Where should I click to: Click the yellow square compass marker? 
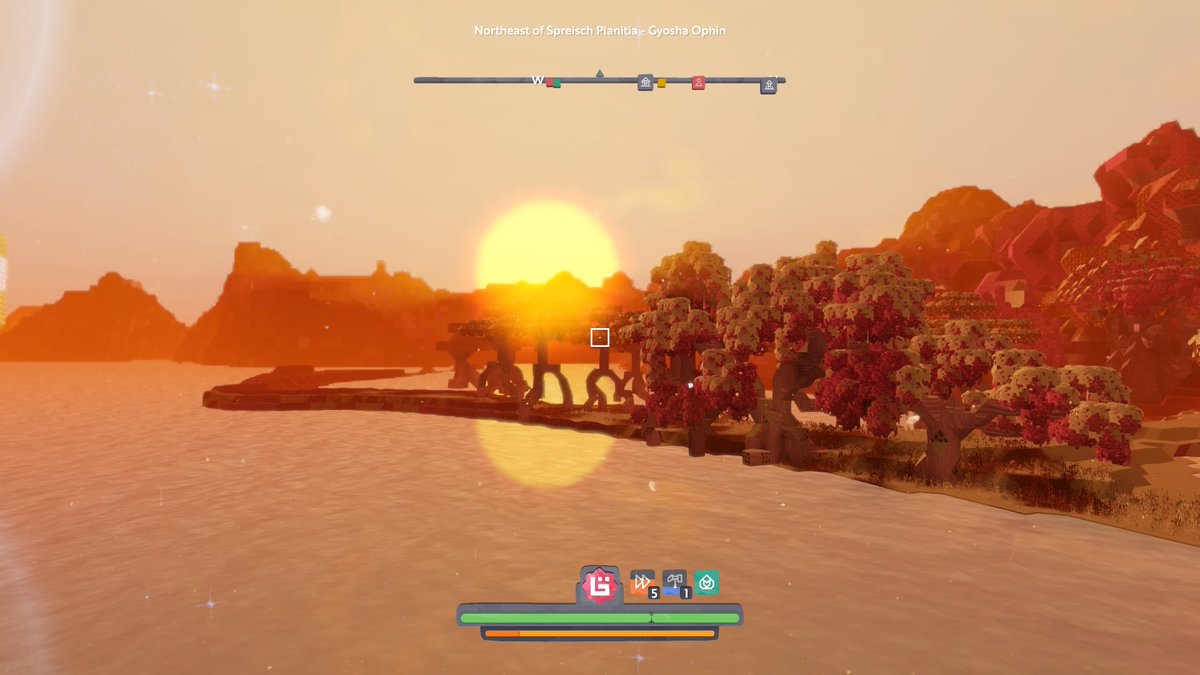(661, 83)
